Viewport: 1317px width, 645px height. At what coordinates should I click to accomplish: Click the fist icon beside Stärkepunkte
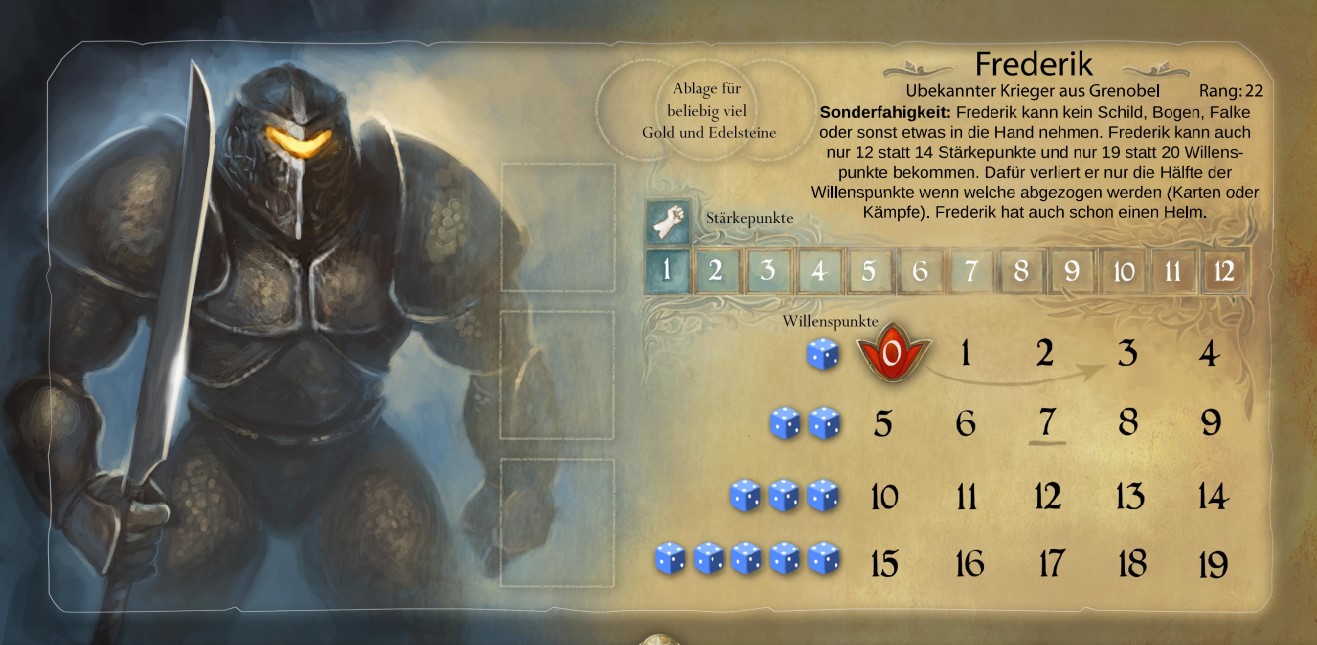coord(667,221)
